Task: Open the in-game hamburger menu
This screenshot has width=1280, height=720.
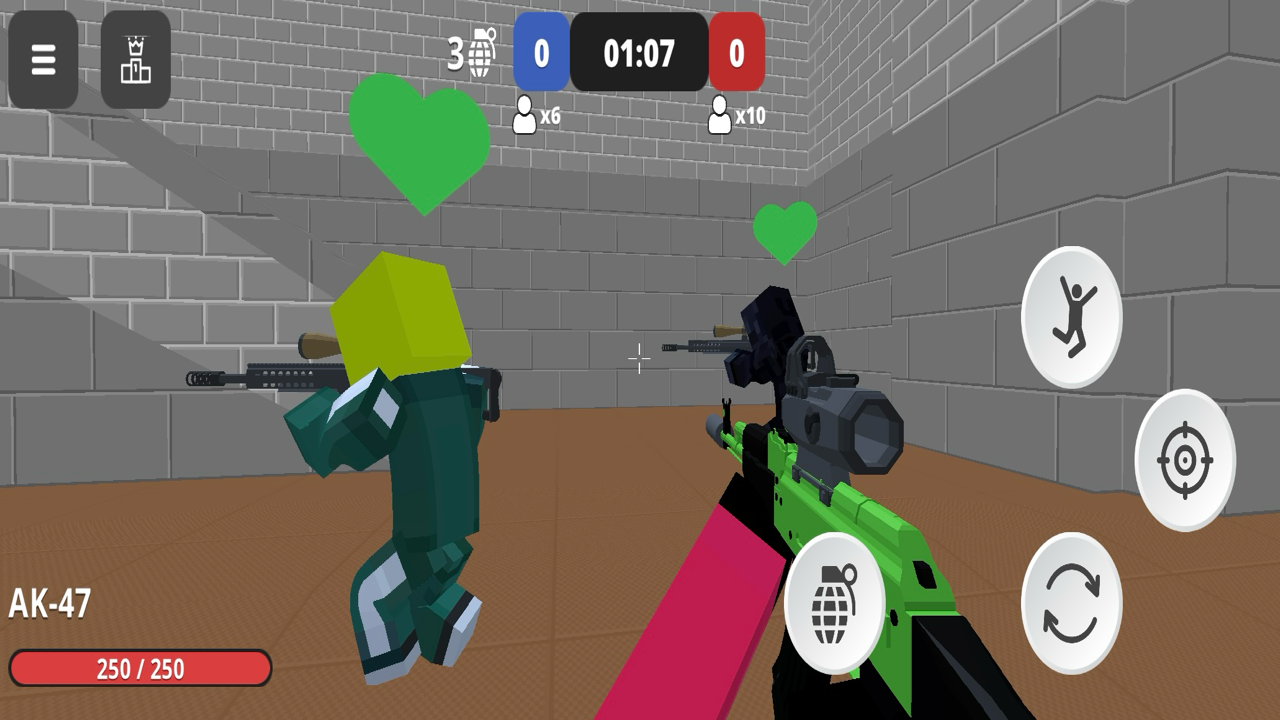Action: 42,60
